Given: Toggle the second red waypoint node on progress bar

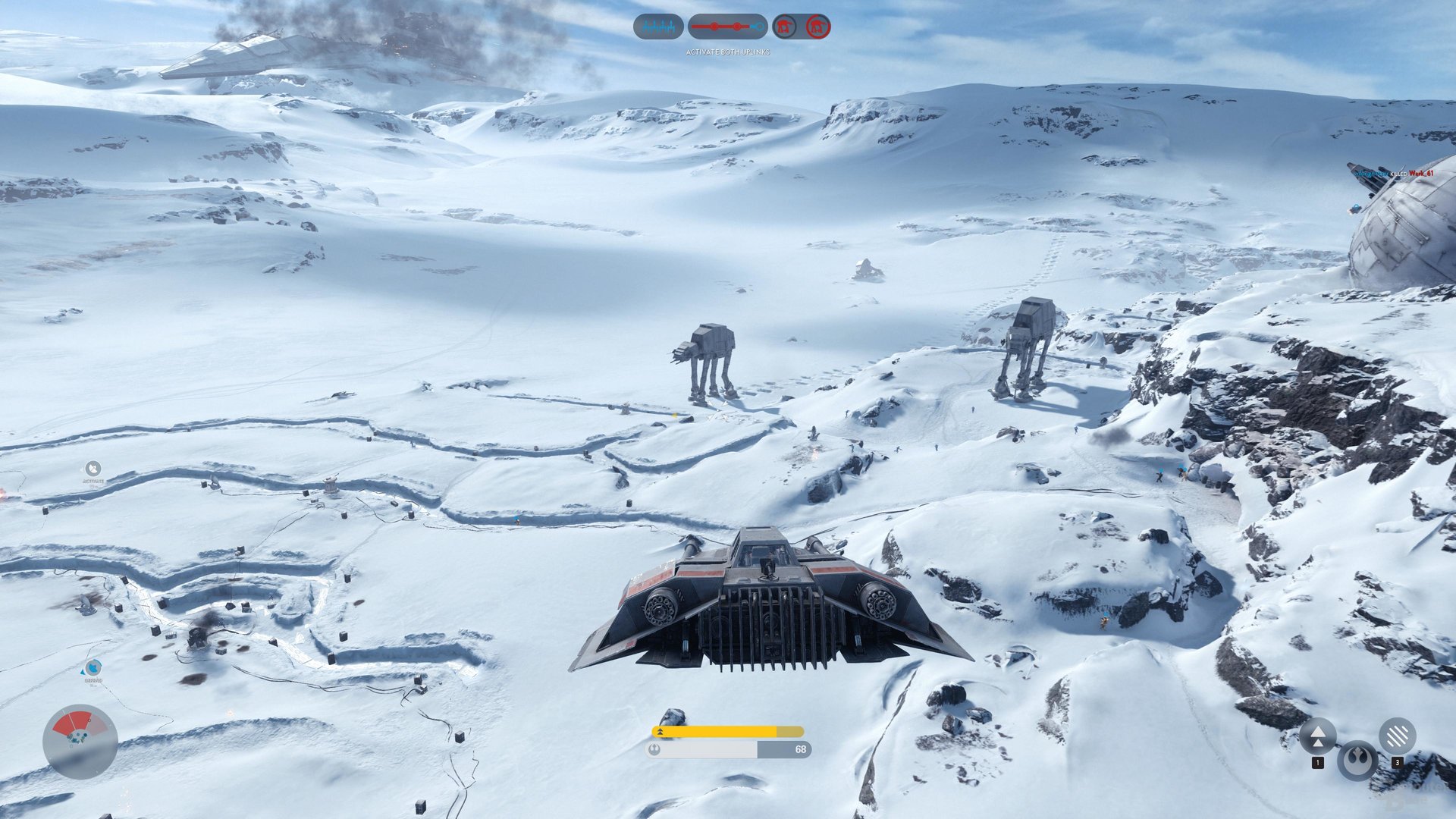Looking at the screenshot, I should point(737,27).
